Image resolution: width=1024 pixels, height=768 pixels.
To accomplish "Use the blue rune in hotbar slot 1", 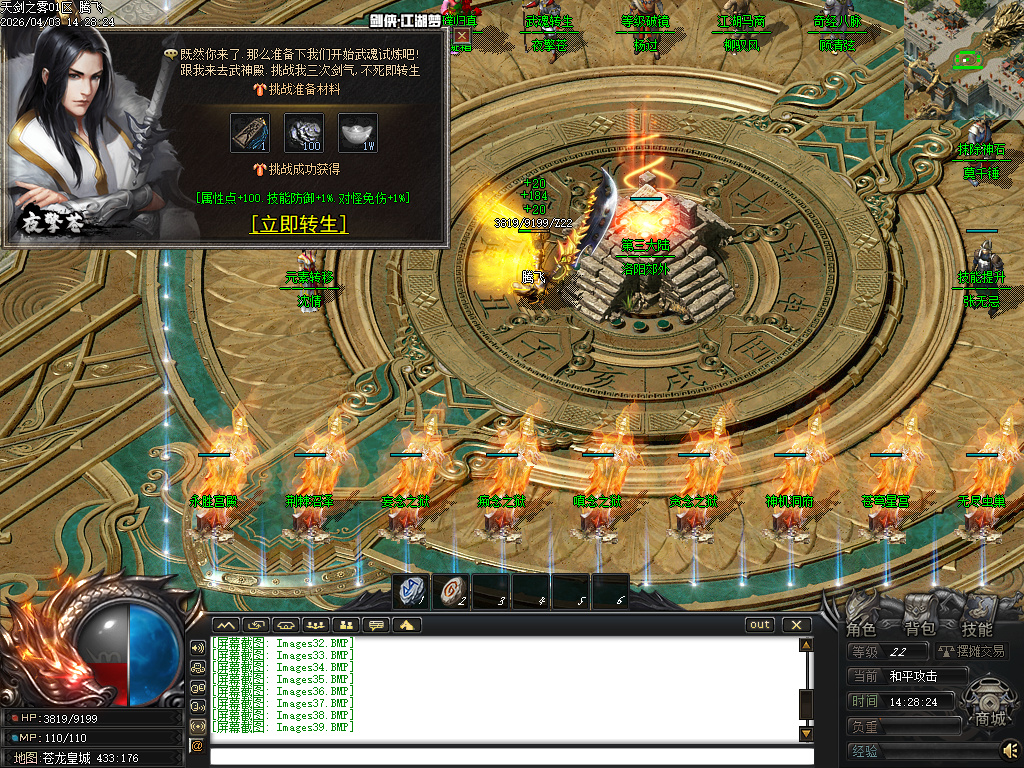I will [411, 591].
